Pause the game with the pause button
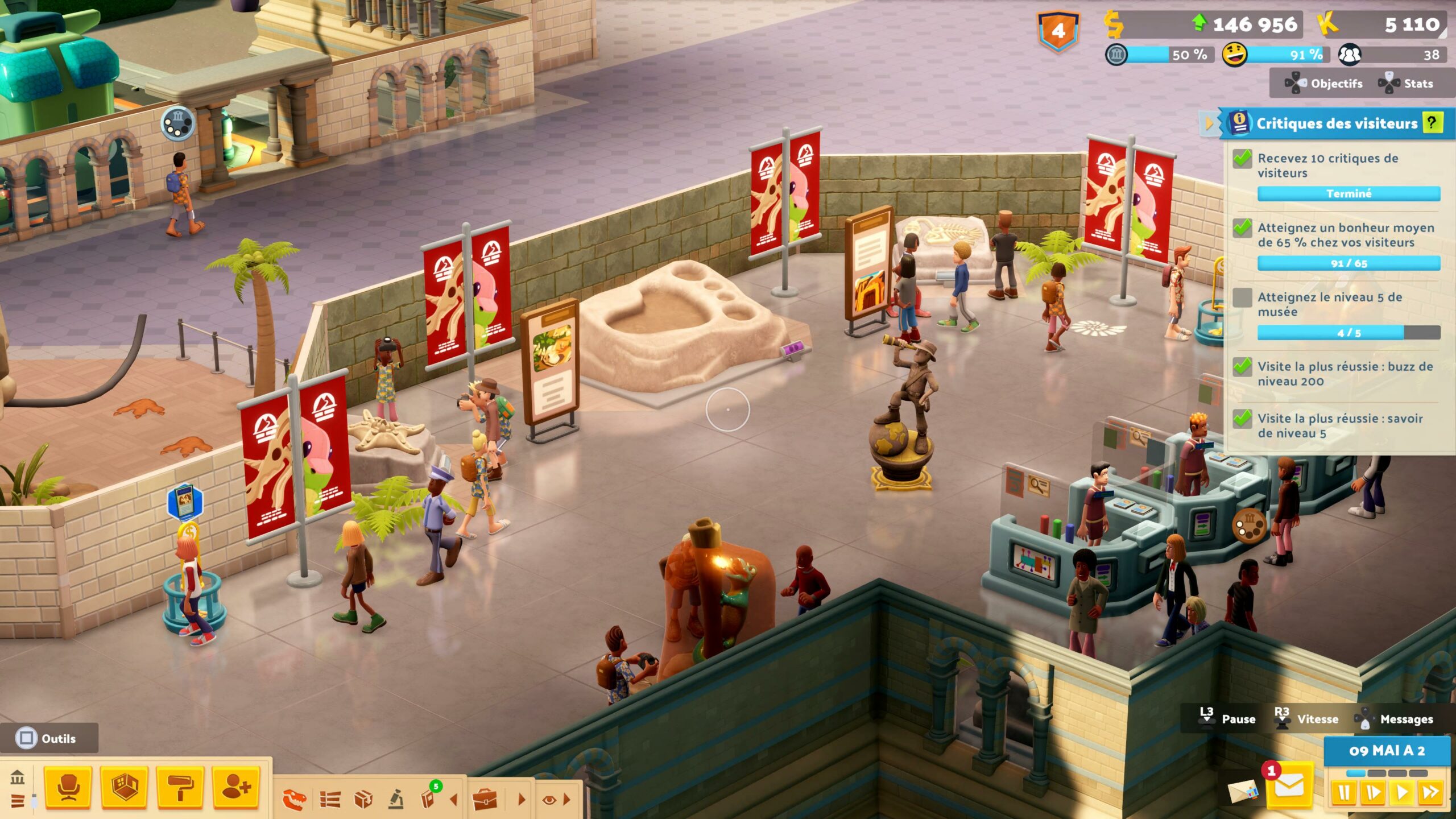The width and height of the screenshot is (1456, 819). tap(1343, 793)
